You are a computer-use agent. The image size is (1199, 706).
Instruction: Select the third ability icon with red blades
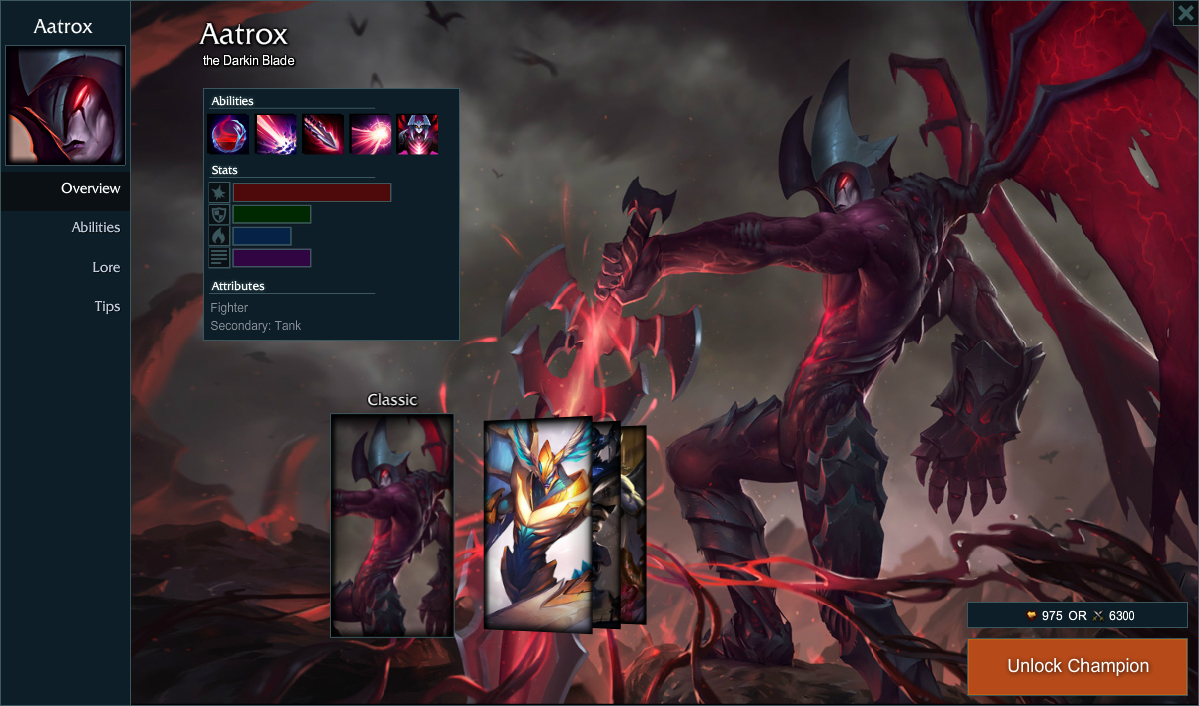[x=323, y=134]
